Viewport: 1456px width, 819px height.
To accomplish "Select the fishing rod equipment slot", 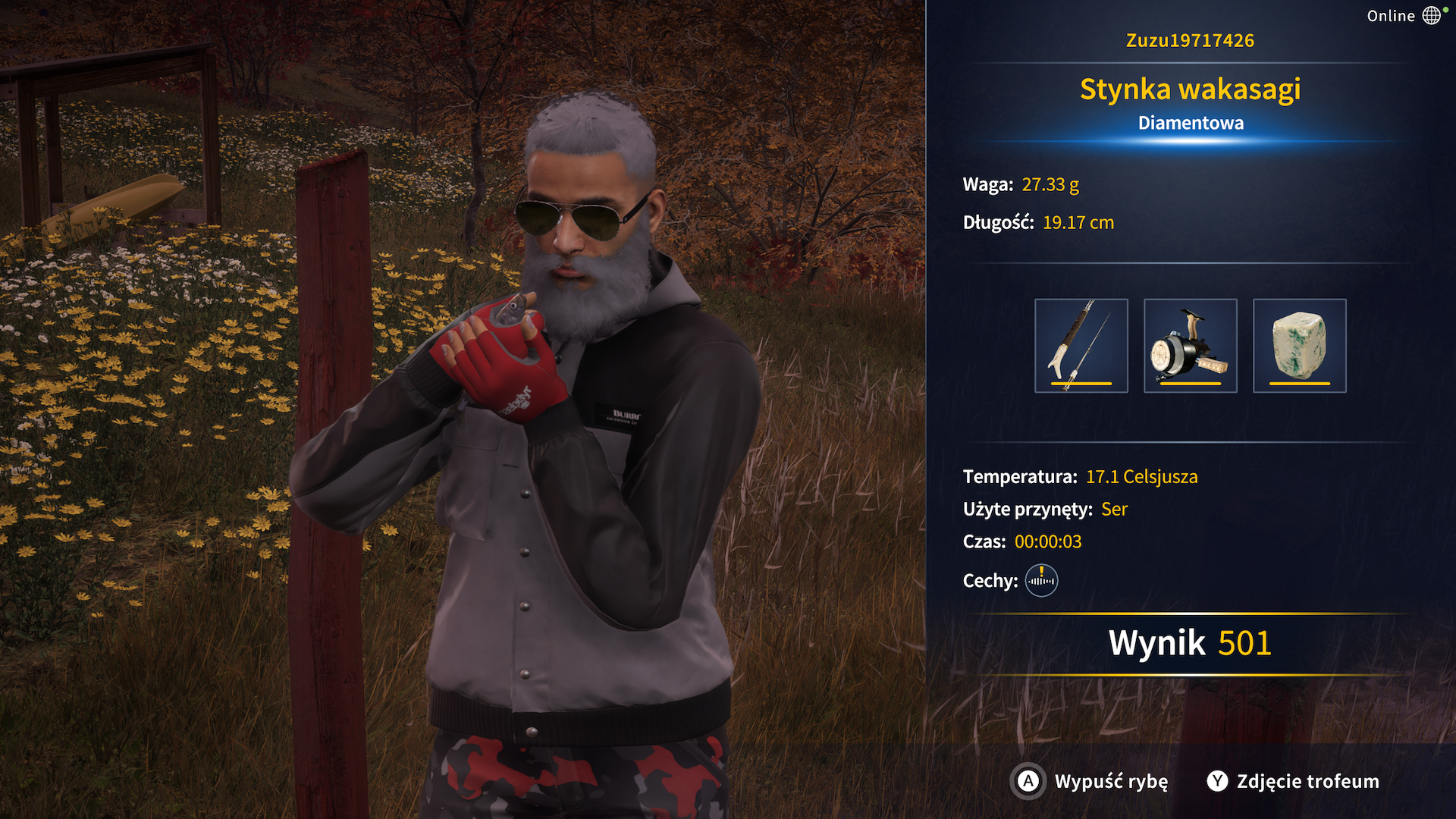I will pos(1081,346).
